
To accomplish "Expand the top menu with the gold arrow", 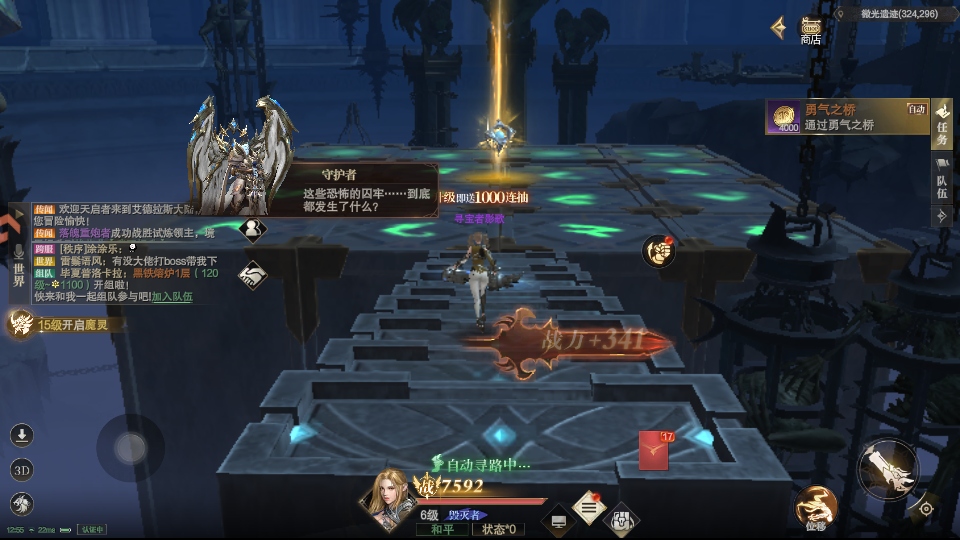I will pyautogui.click(x=778, y=28).
